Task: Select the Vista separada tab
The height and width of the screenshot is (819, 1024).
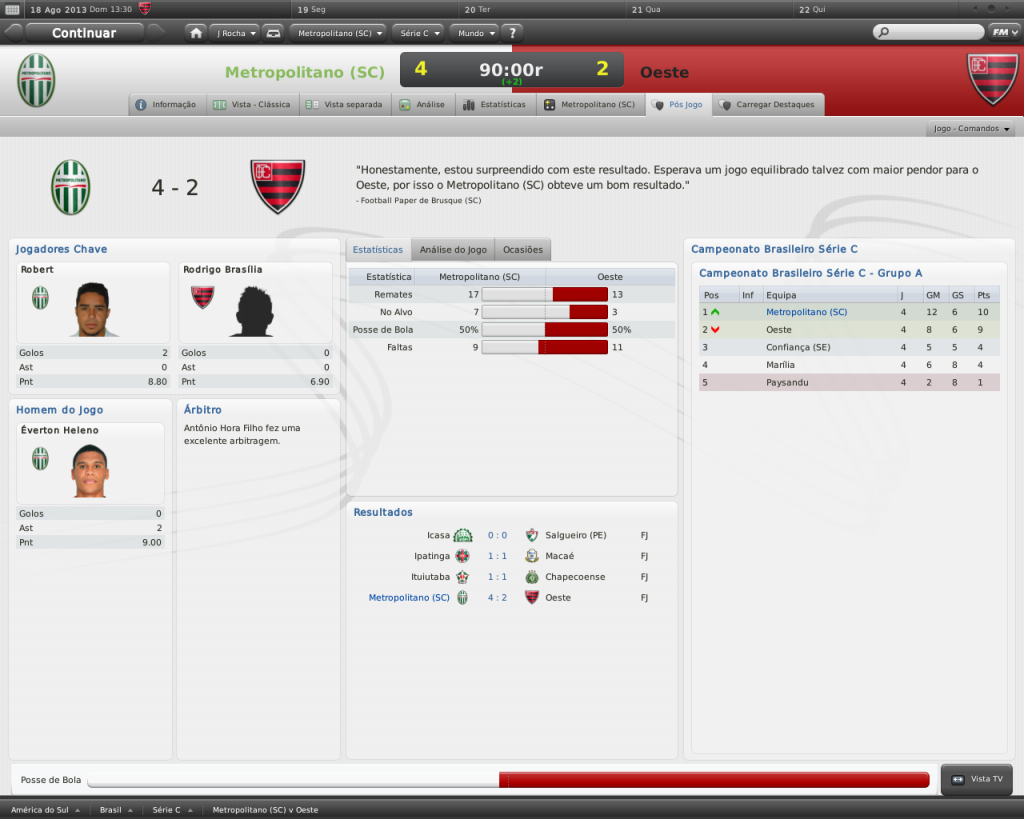Action: point(345,104)
